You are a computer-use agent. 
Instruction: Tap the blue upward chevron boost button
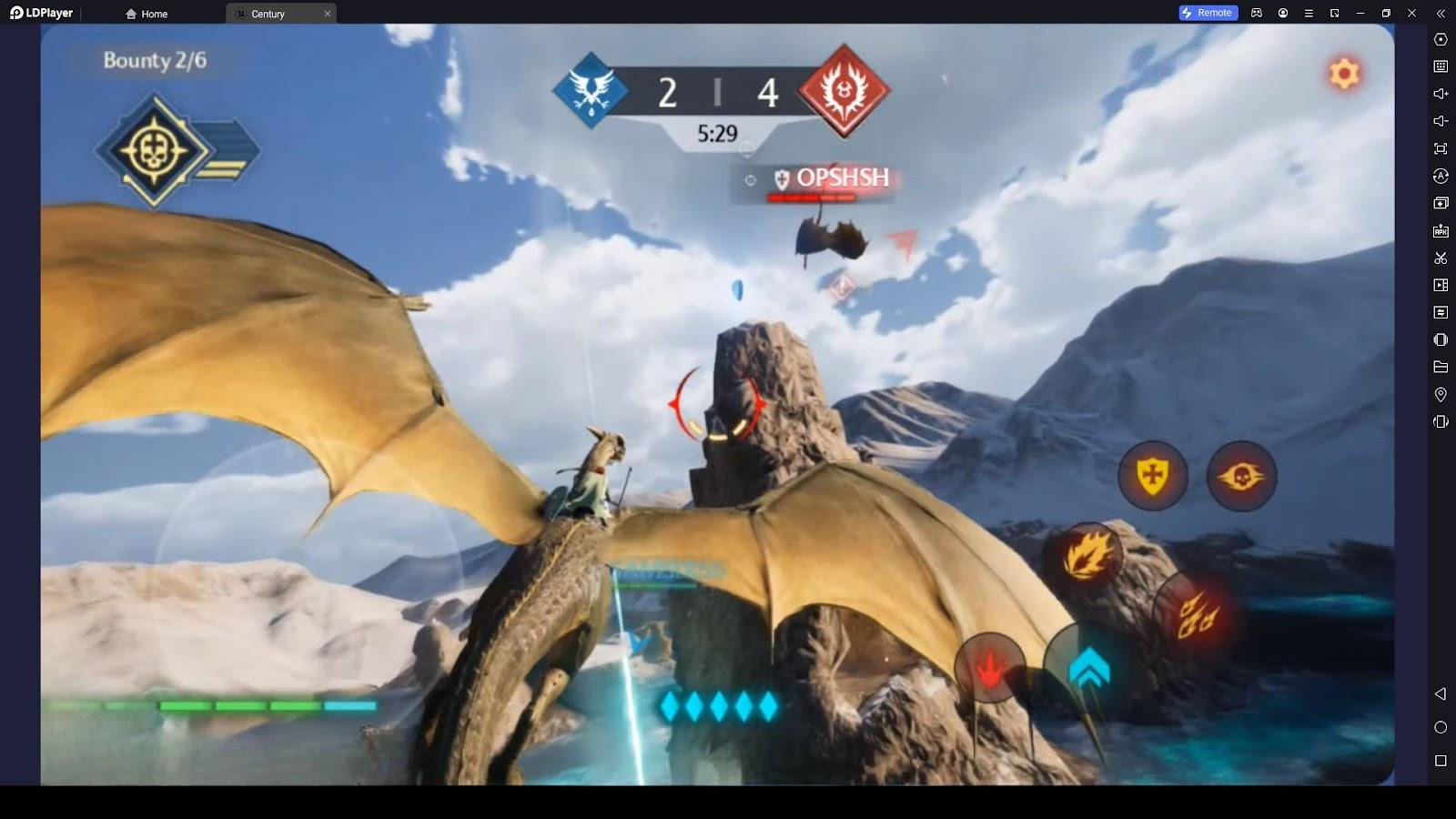click(1088, 670)
